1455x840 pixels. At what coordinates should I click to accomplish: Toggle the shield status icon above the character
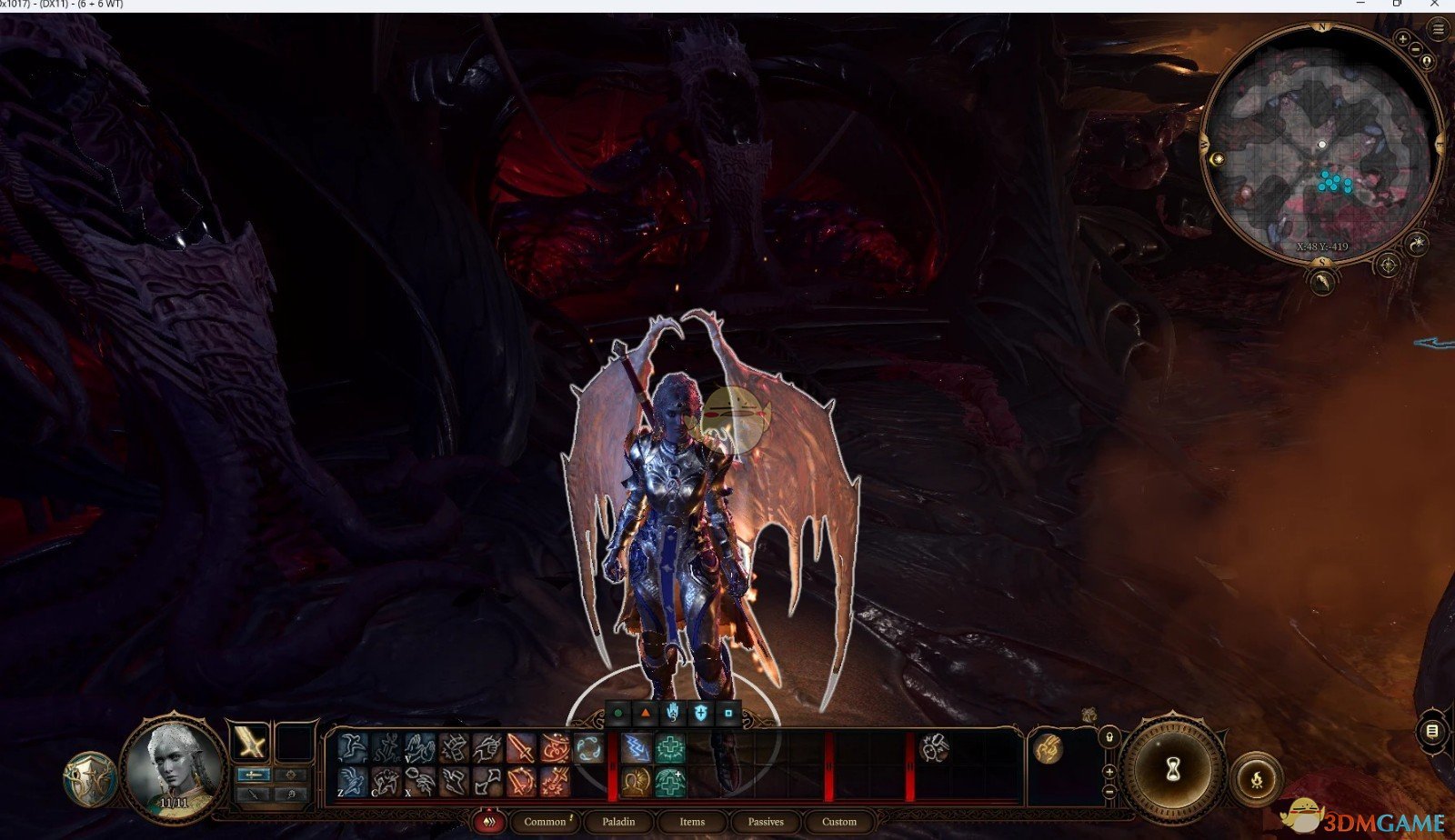[x=701, y=713]
